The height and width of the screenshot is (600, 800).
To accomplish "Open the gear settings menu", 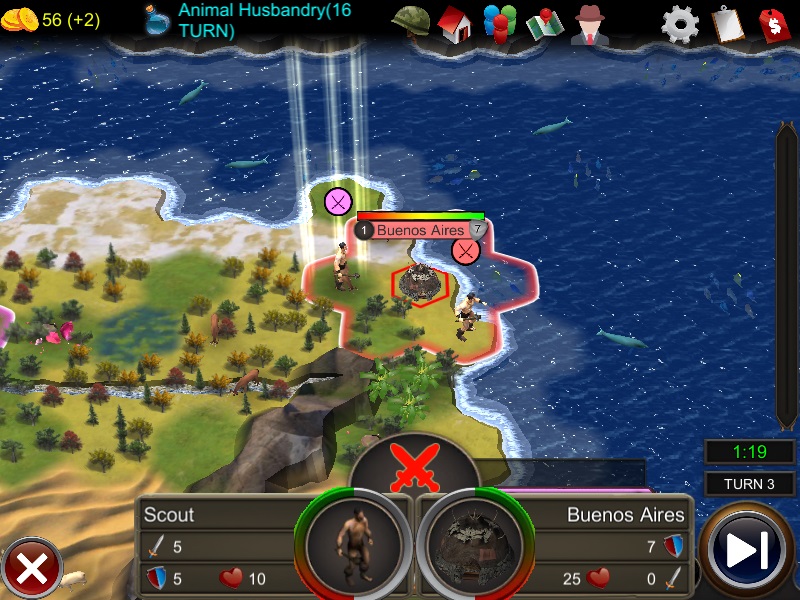I will tap(680, 23).
